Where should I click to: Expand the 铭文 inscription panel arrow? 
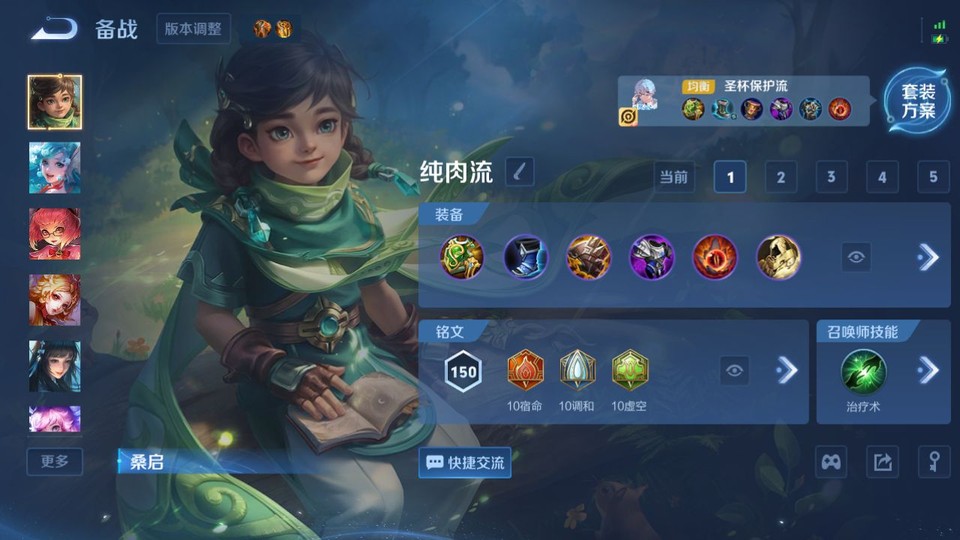point(787,371)
